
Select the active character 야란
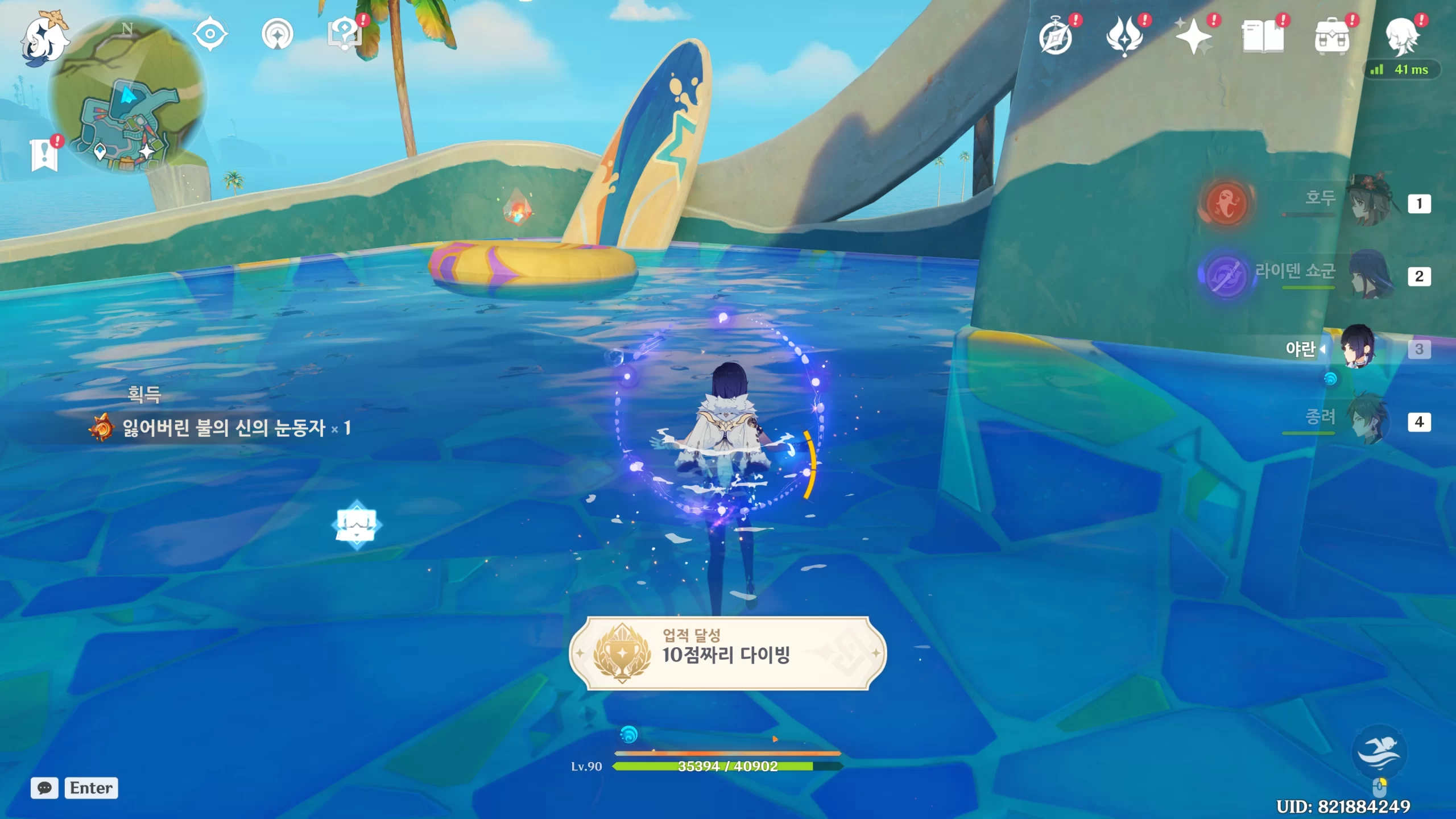(1358, 347)
